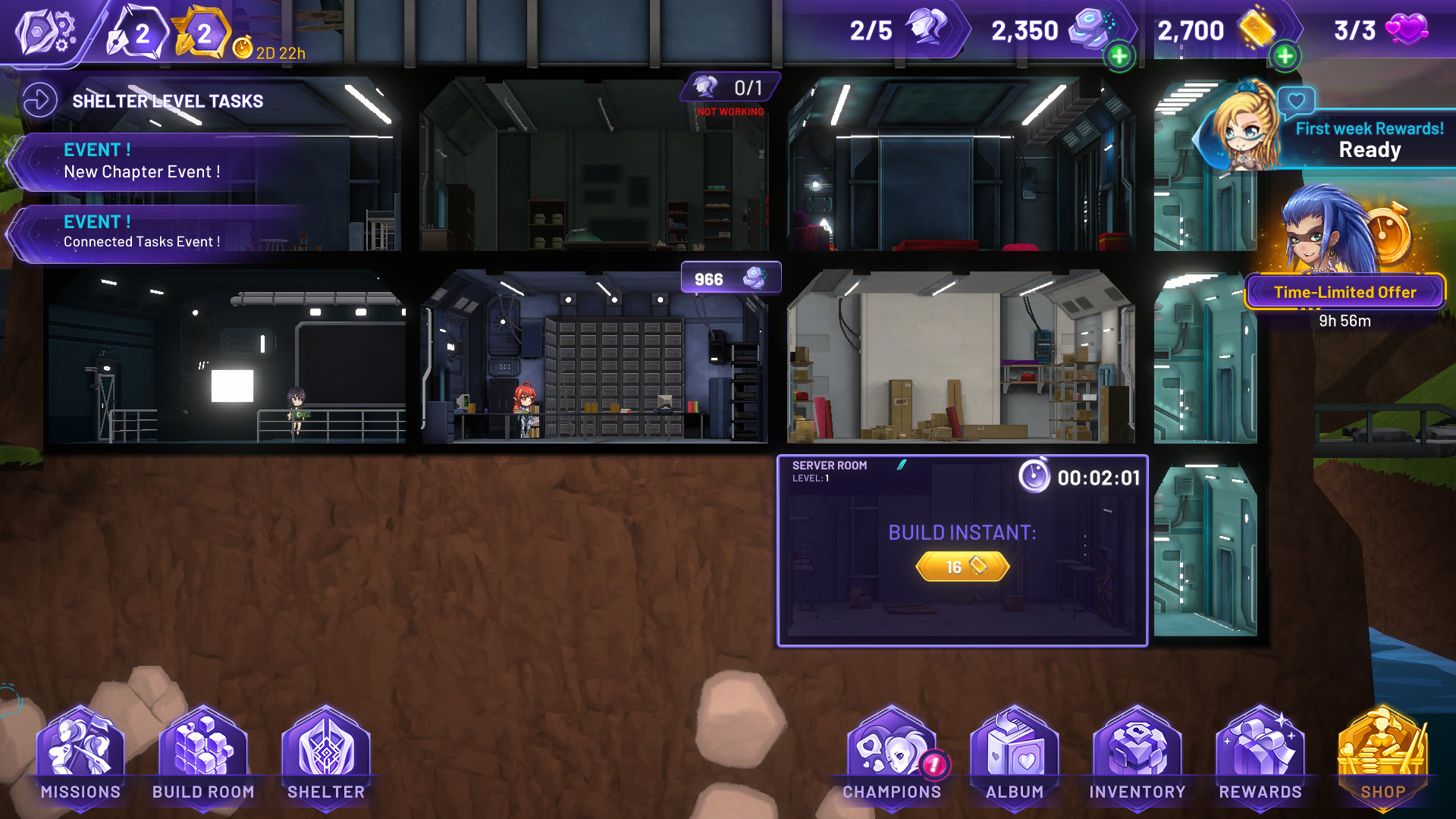Collapse the Shelter Level Tasks panel arrow
The height and width of the screenshot is (819, 1456).
[x=39, y=100]
